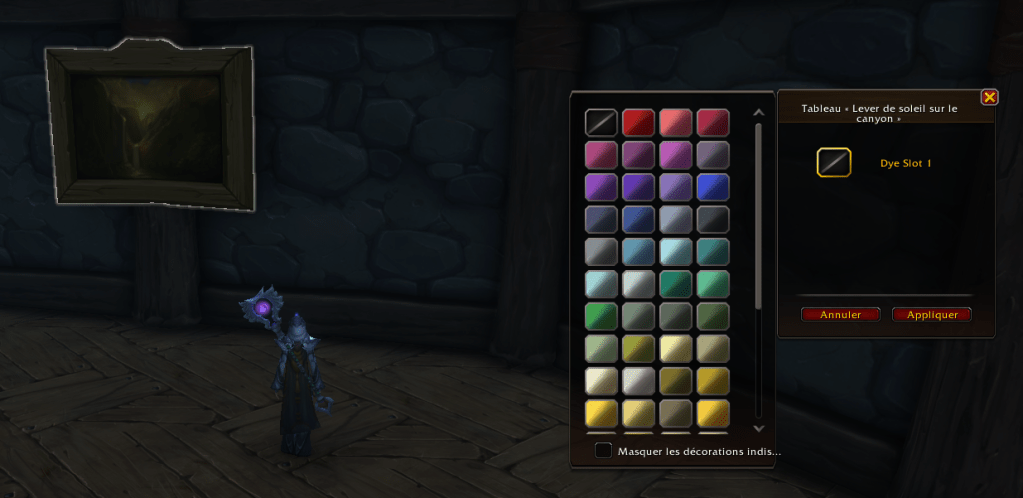Click the palette scroll-down arrow

click(x=758, y=427)
